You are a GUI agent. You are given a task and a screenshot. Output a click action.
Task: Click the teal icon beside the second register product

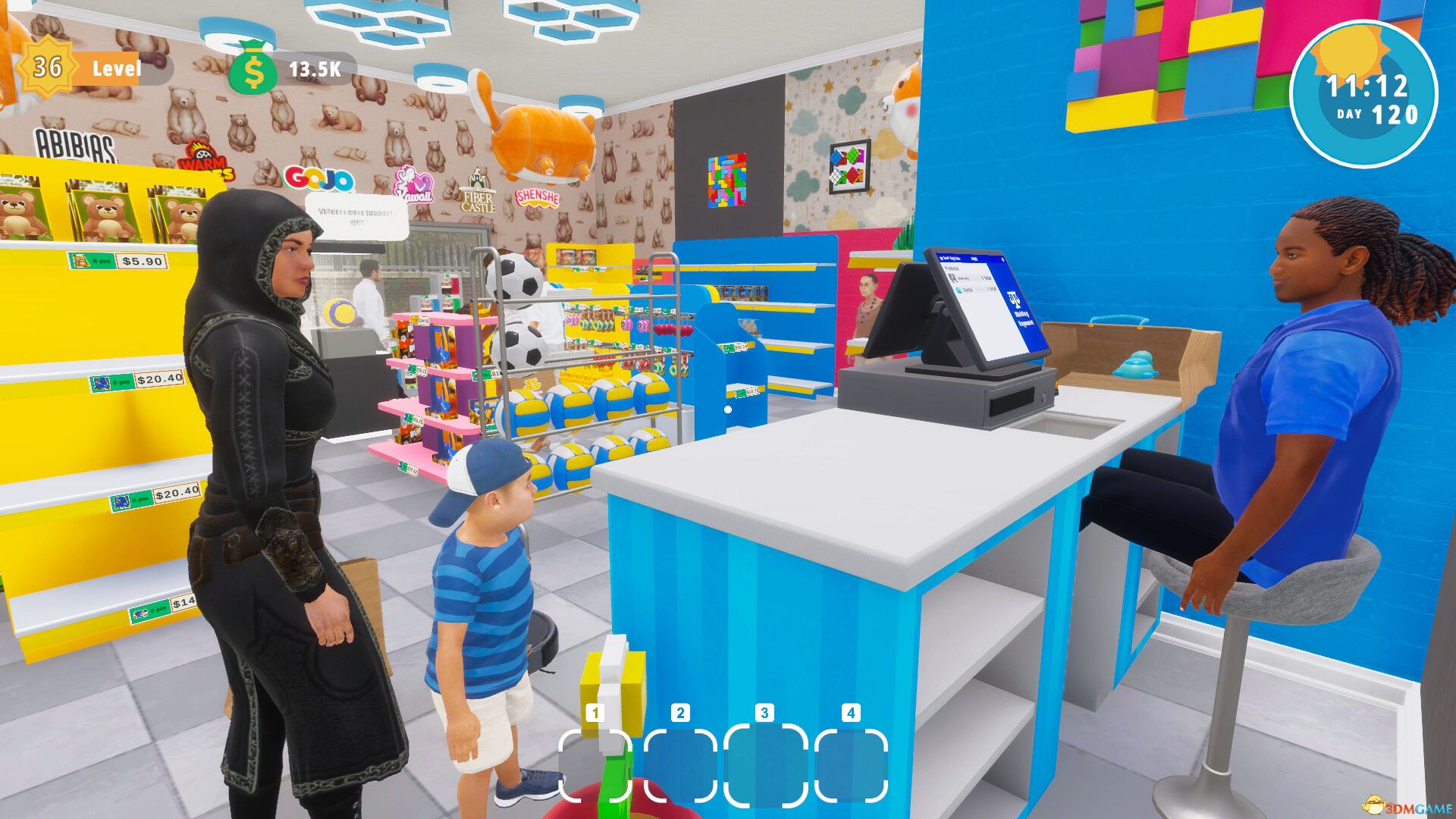click(x=959, y=290)
